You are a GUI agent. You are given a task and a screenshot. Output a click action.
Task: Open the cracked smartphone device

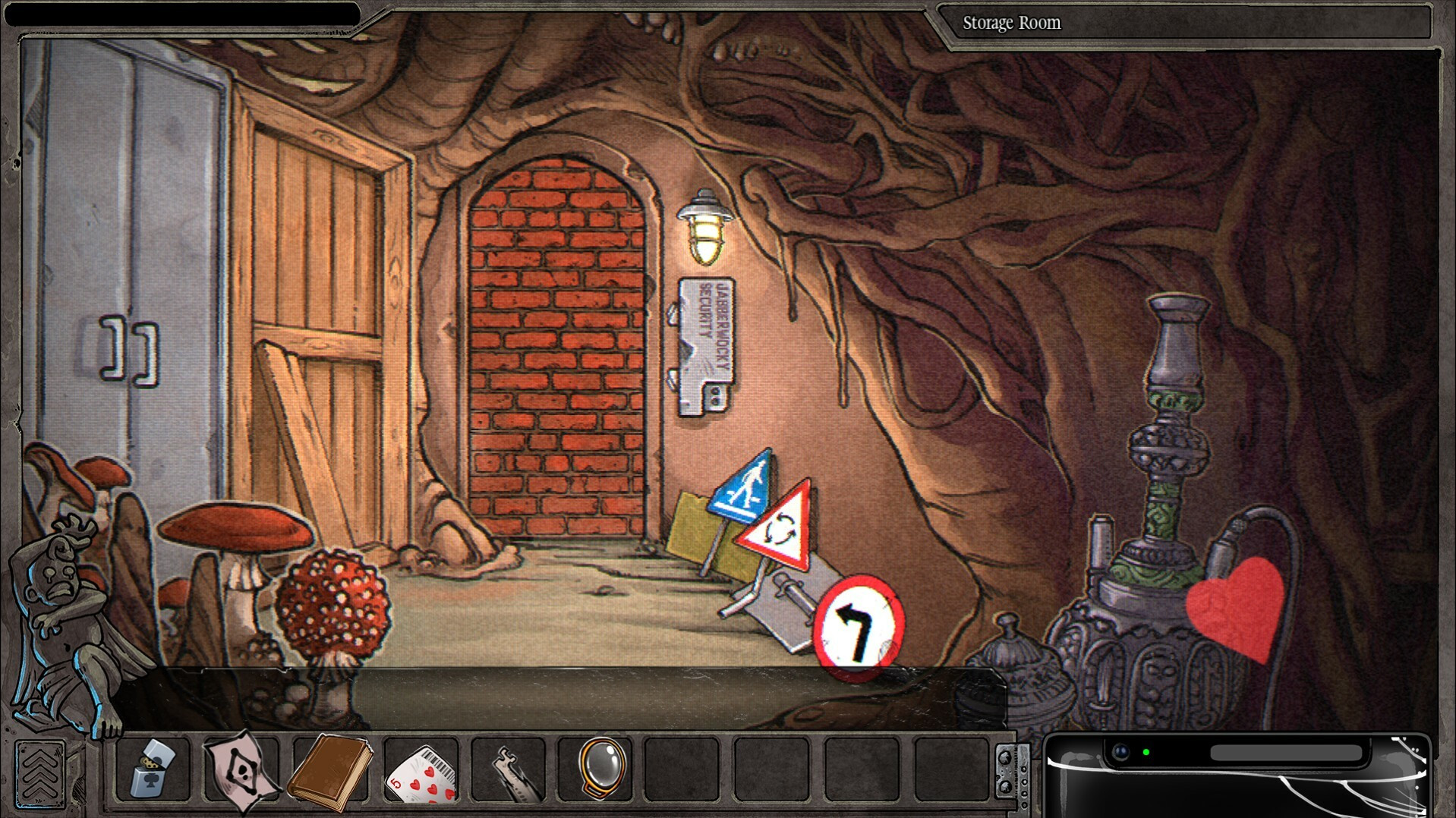1237,776
